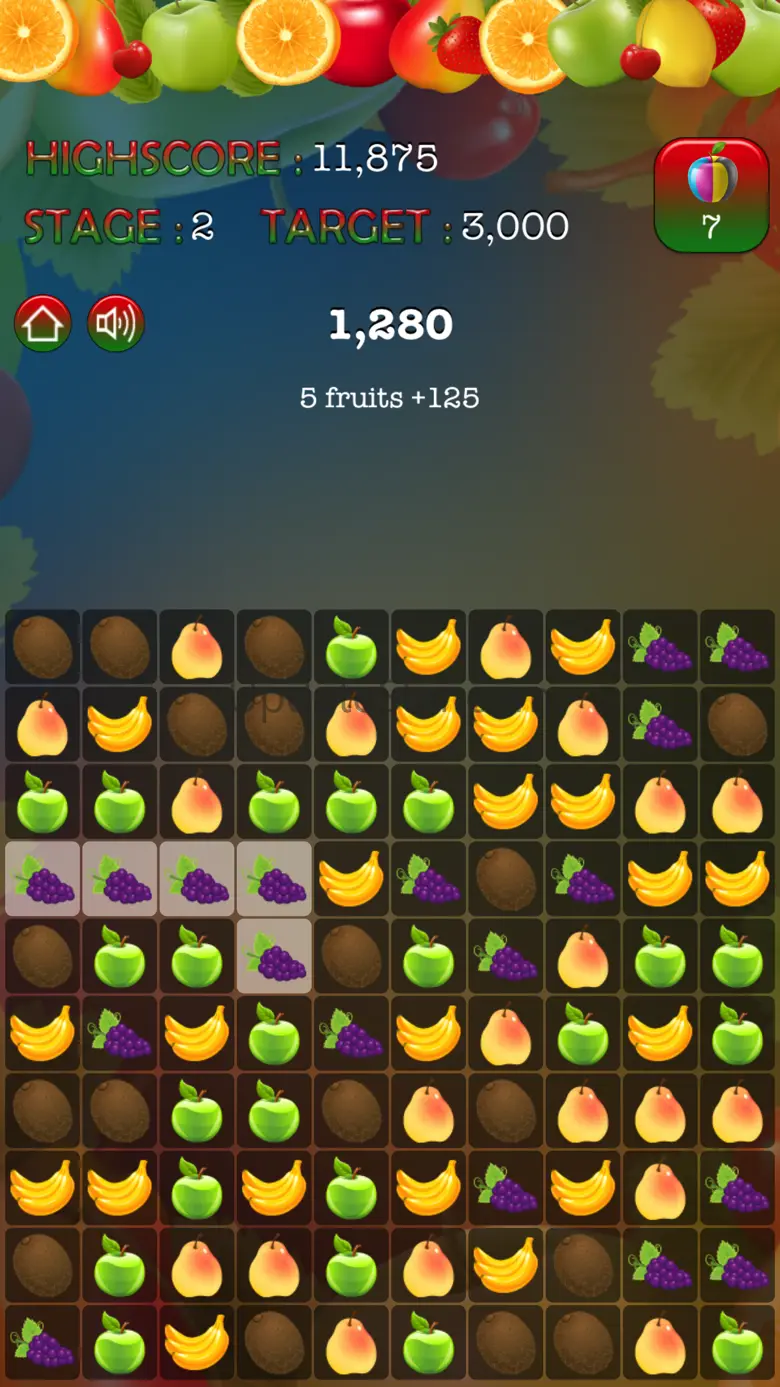Toggle the sound speaker button
Image resolution: width=780 pixels, height=1387 pixels.
point(116,324)
